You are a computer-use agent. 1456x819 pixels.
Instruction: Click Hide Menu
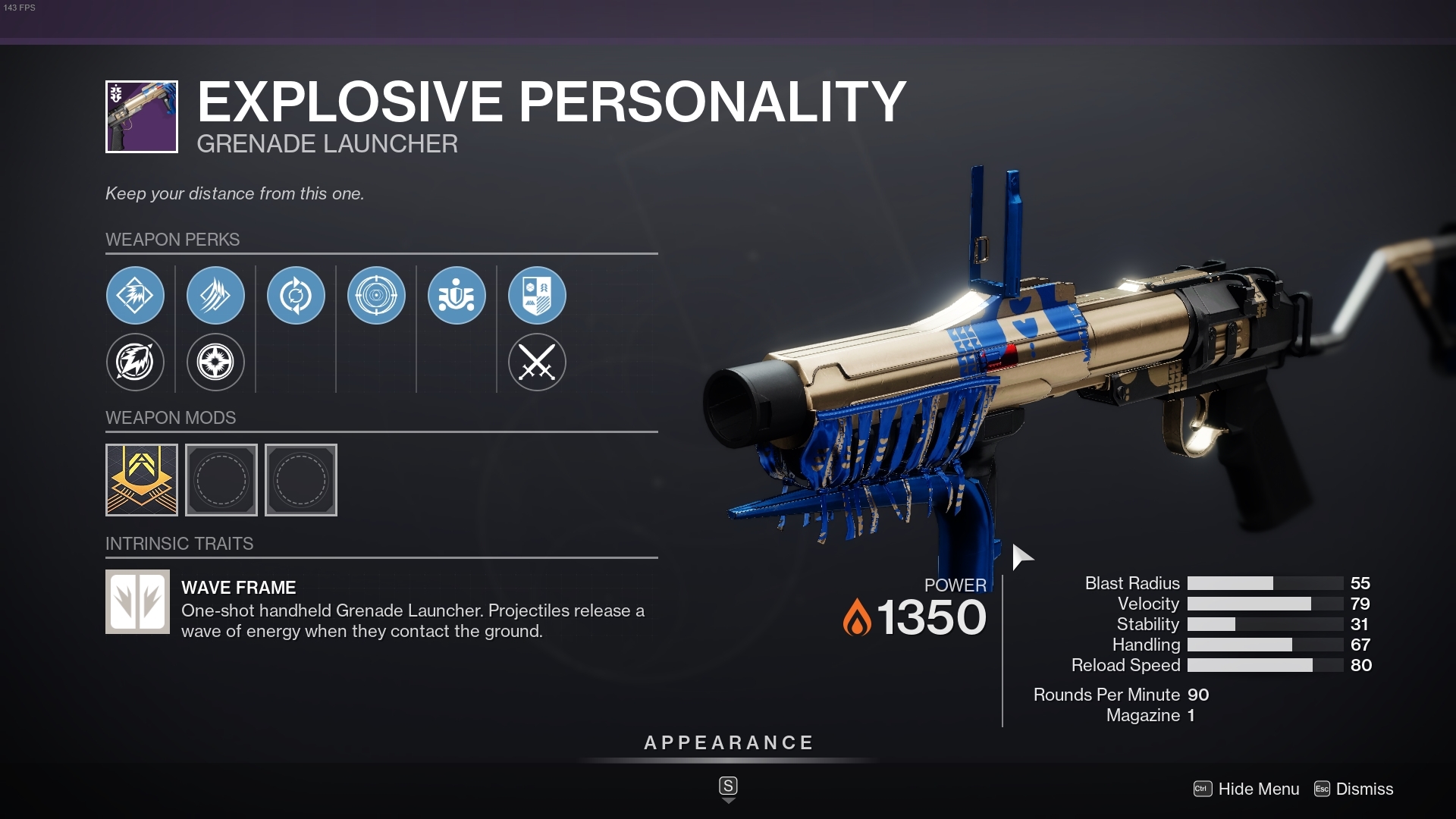coord(1259,789)
